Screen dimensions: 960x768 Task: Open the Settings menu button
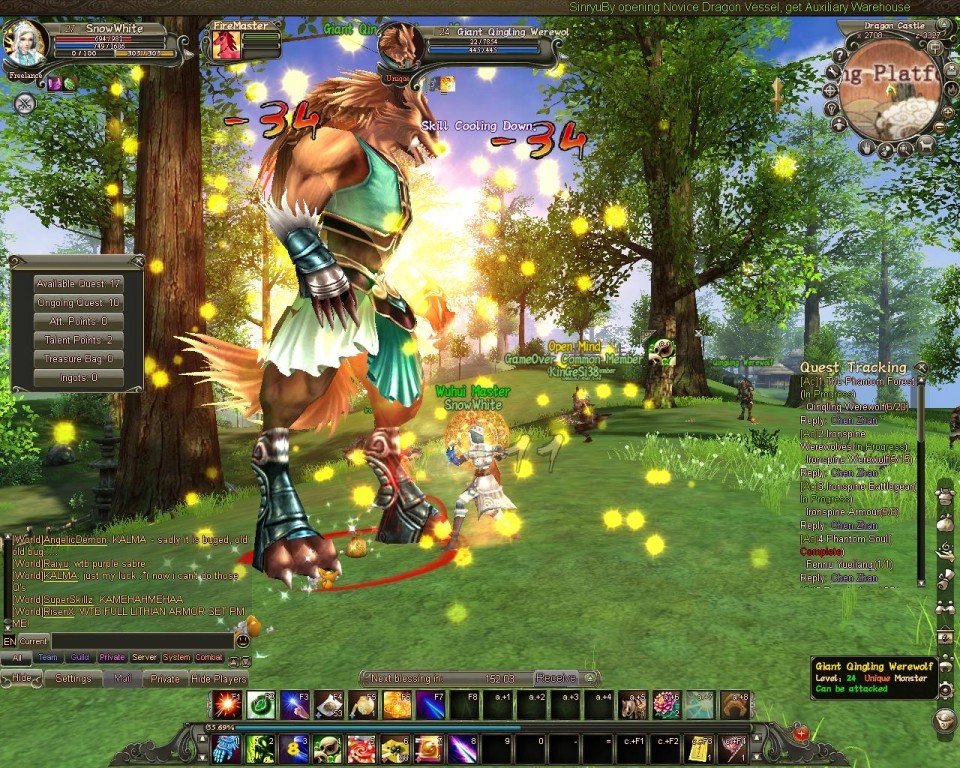[73, 678]
